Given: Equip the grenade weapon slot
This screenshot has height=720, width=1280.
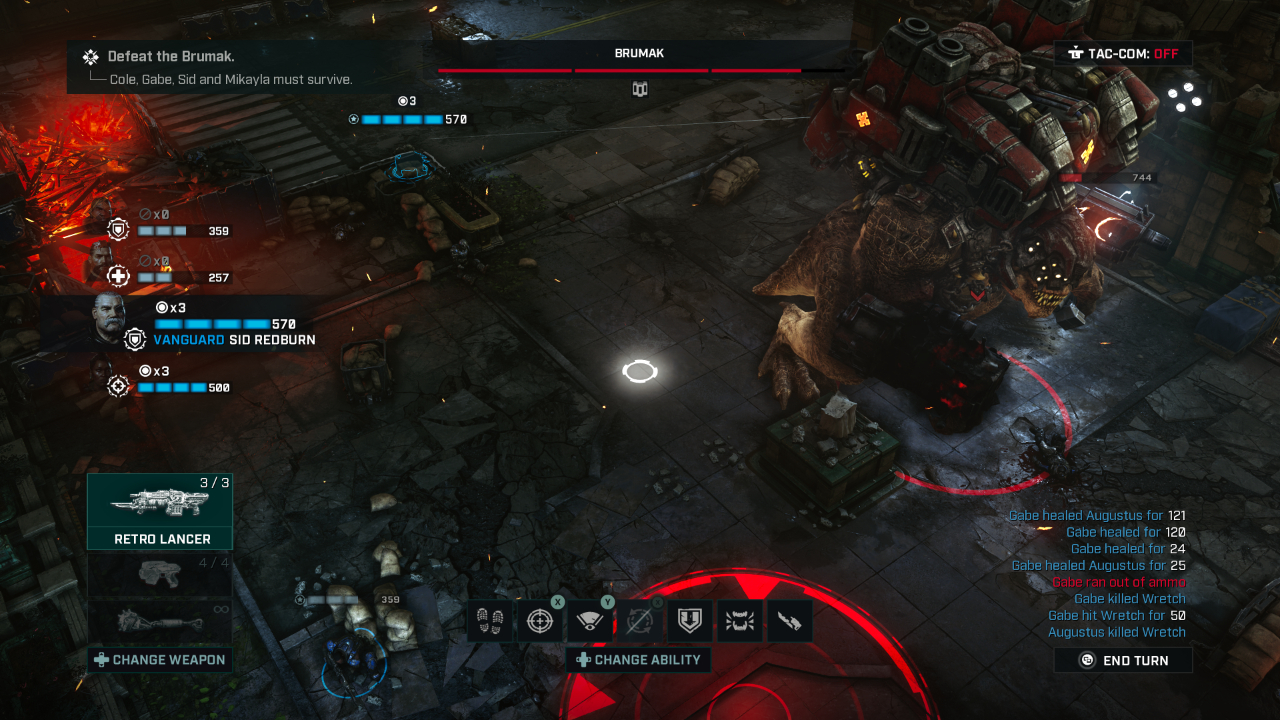Looking at the screenshot, I should click(x=160, y=620).
